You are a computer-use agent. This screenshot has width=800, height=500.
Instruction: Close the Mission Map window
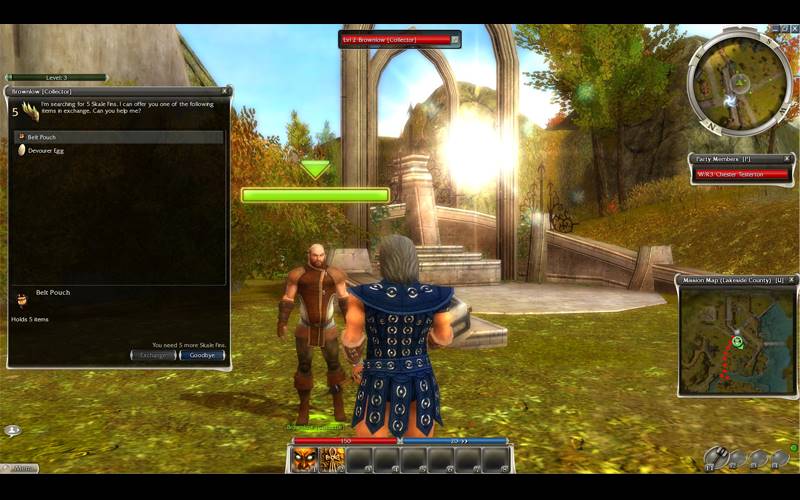pos(791,280)
